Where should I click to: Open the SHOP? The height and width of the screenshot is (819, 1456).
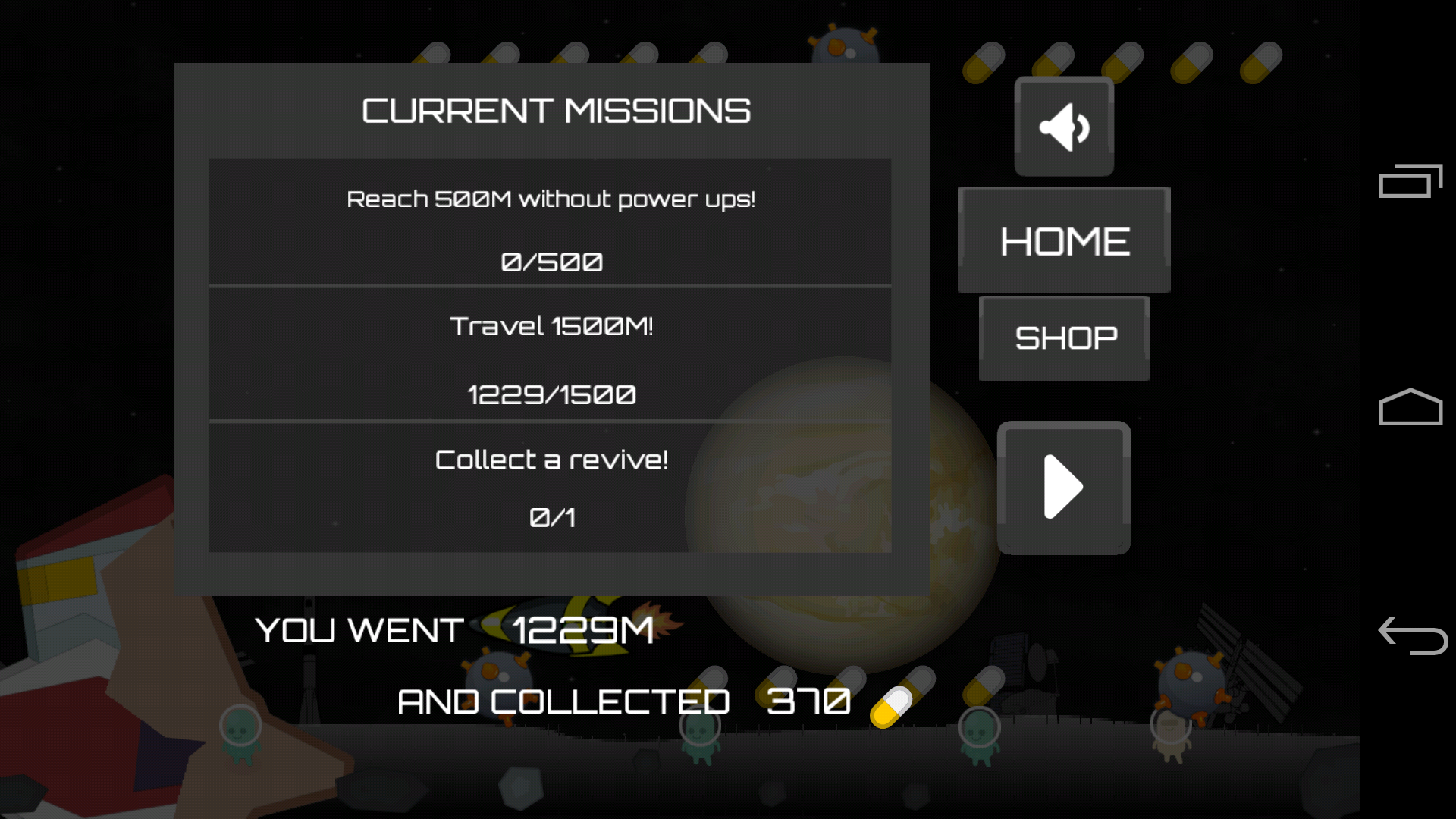click(x=1065, y=337)
